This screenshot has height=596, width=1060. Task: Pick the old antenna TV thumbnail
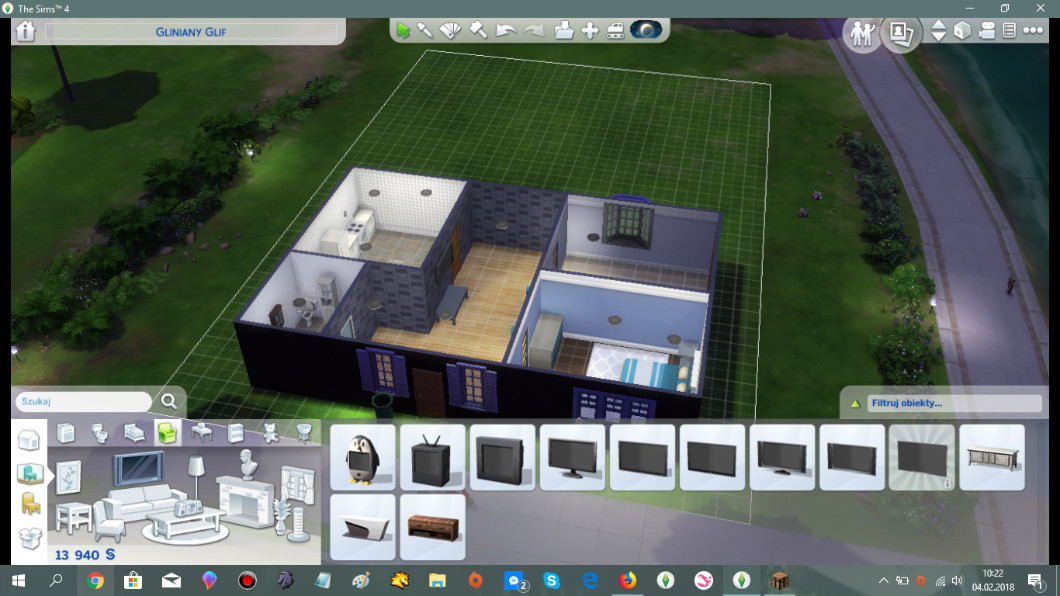click(433, 457)
